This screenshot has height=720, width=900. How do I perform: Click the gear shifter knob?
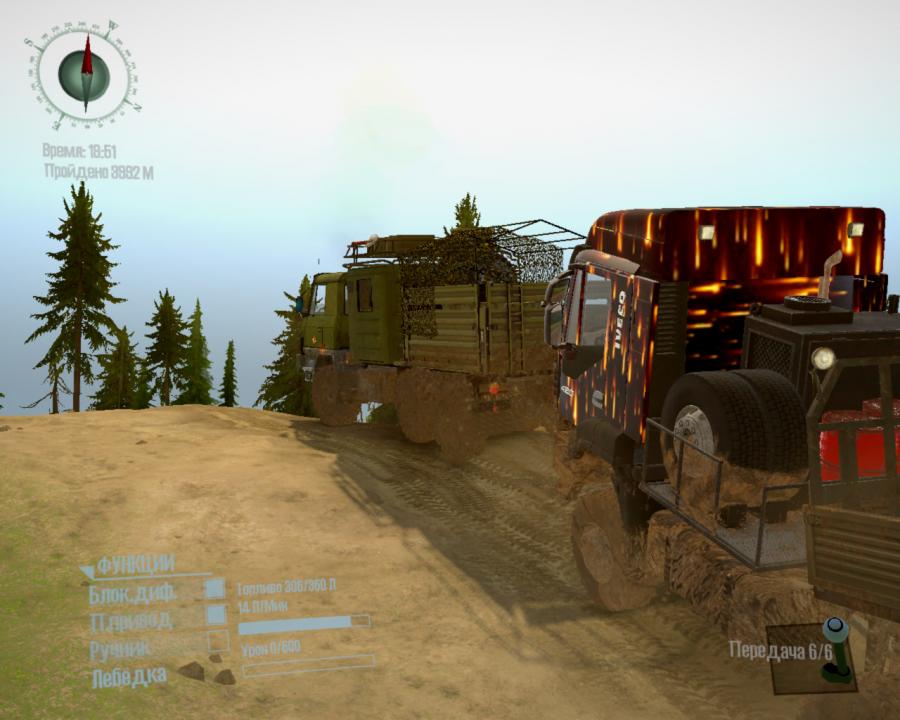coord(835,630)
